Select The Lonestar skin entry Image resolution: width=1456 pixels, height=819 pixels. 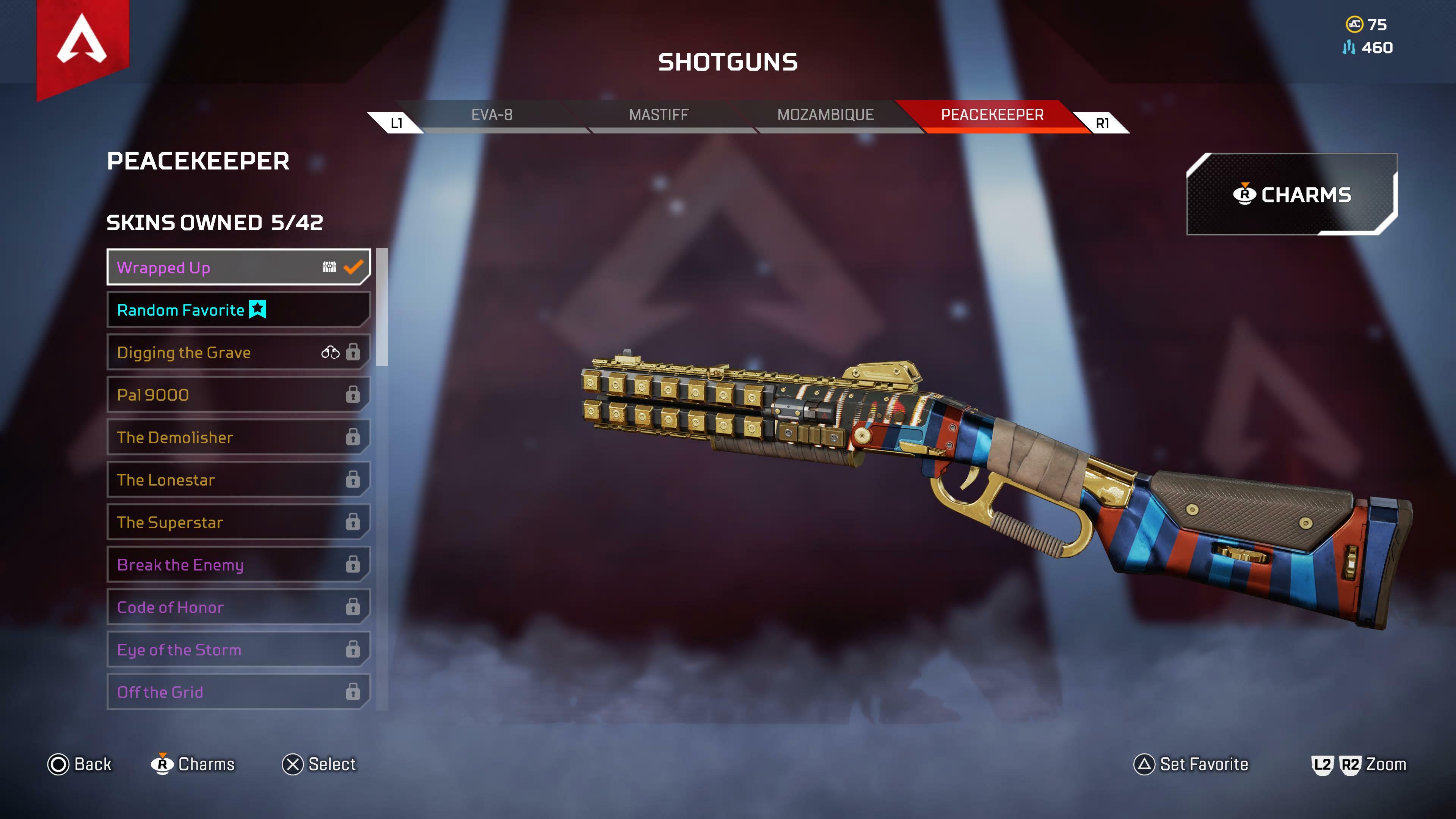238,480
